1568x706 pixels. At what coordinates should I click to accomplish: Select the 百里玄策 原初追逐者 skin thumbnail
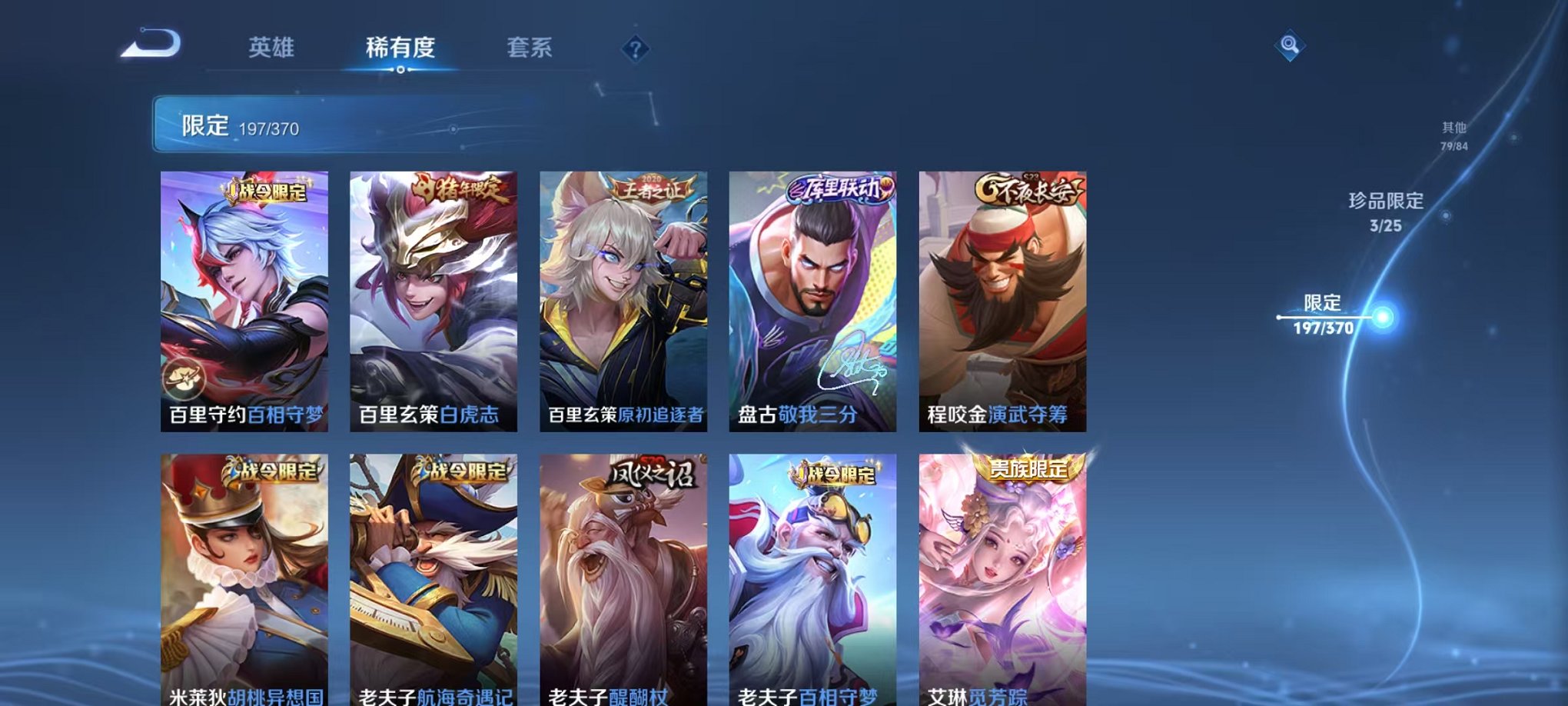623,300
